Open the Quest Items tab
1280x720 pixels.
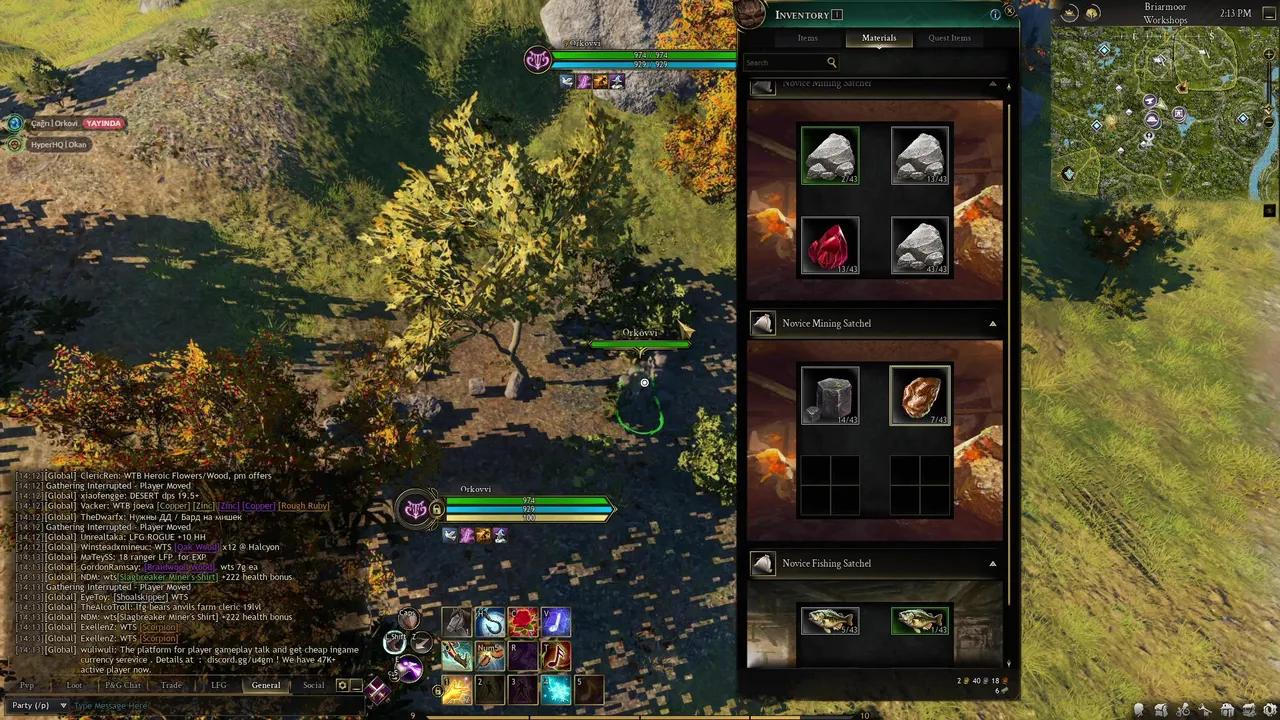[x=949, y=38]
